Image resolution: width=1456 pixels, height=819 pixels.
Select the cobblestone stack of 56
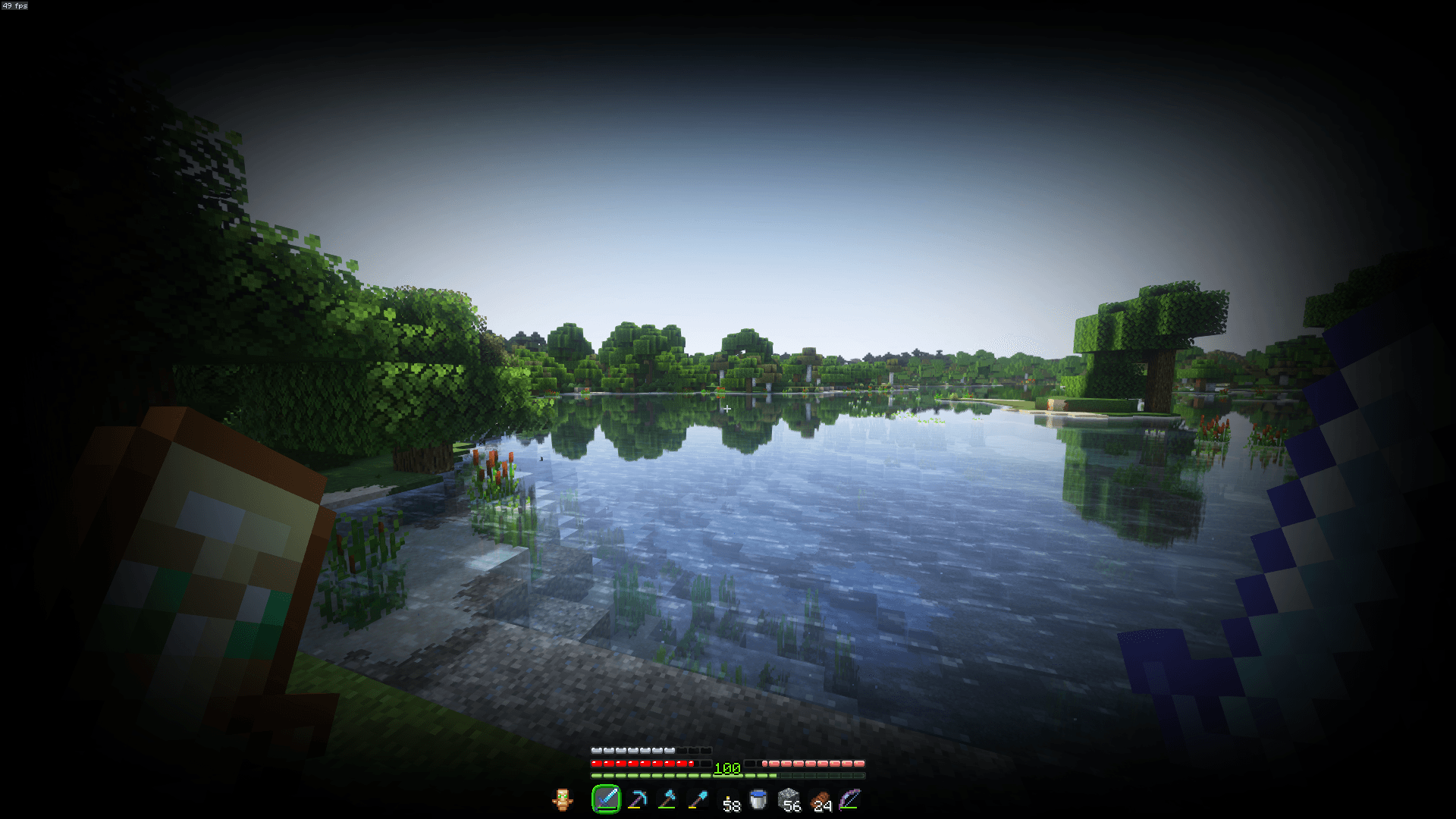pos(789,797)
